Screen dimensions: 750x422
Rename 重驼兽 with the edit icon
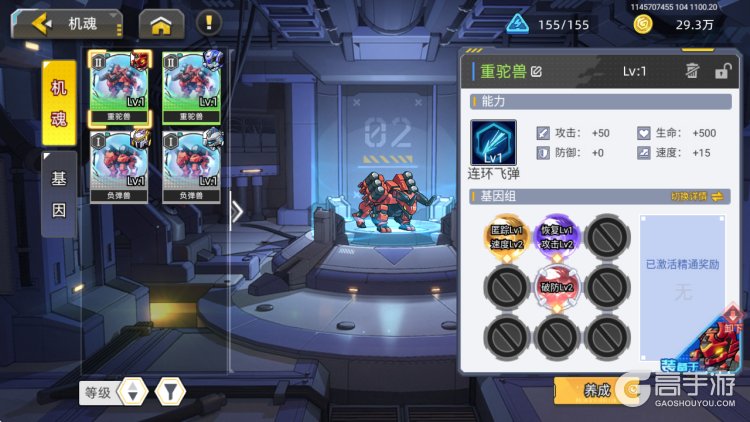537,71
